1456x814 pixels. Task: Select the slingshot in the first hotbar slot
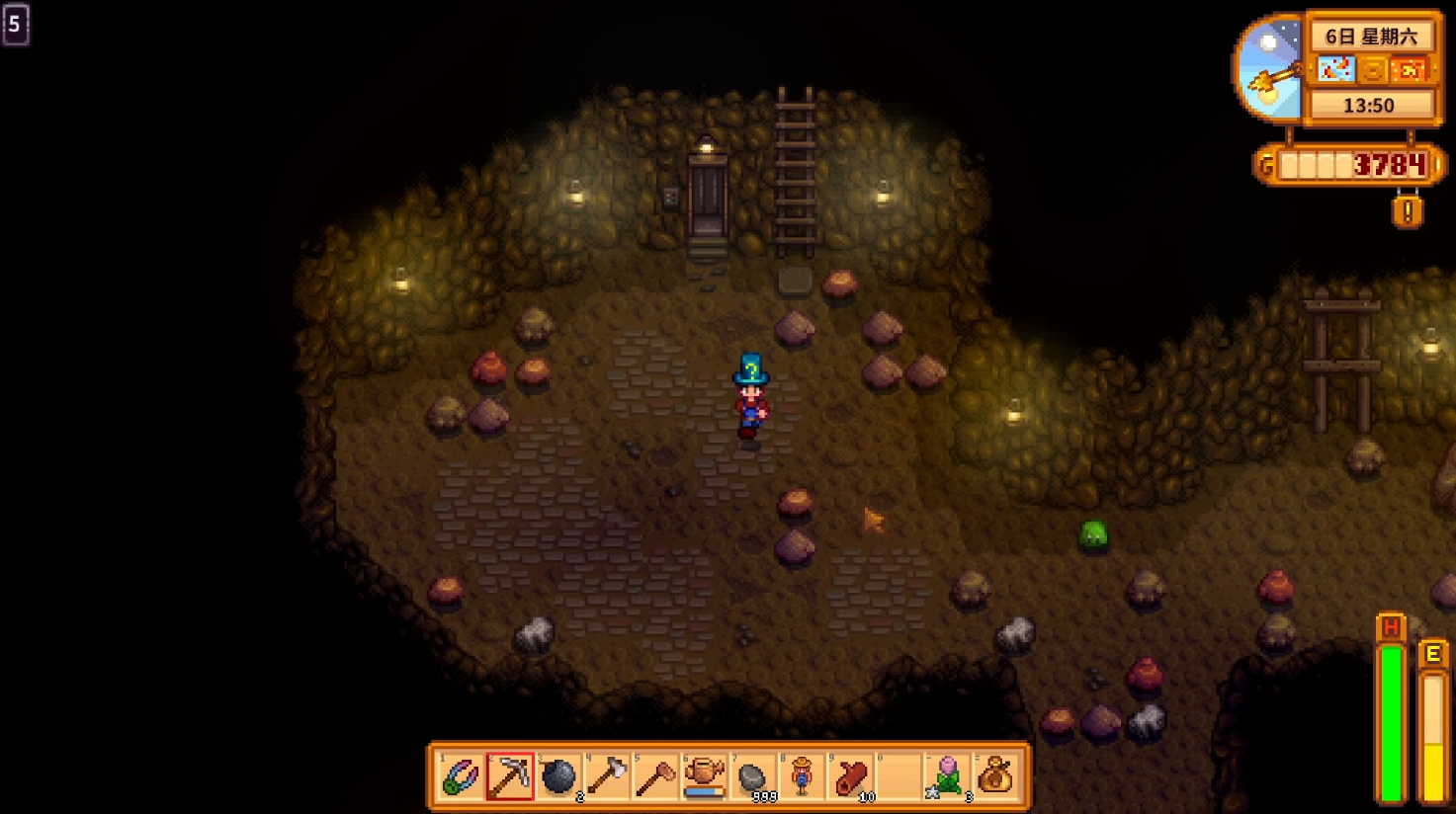[461, 776]
